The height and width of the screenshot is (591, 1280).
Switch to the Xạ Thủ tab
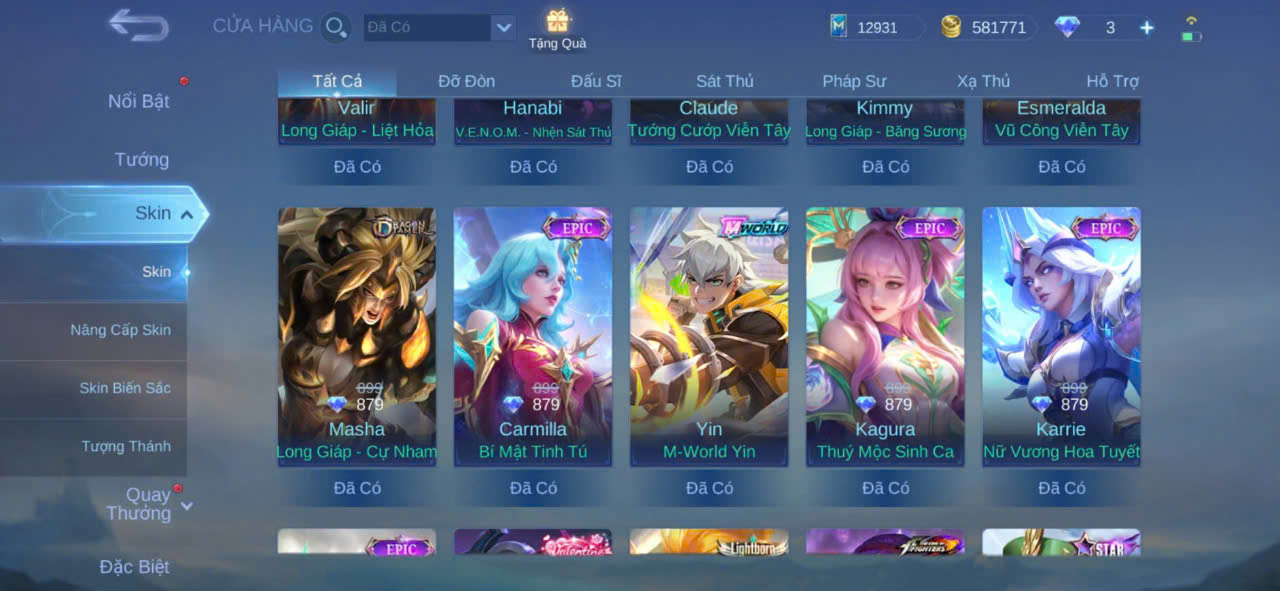pos(983,81)
